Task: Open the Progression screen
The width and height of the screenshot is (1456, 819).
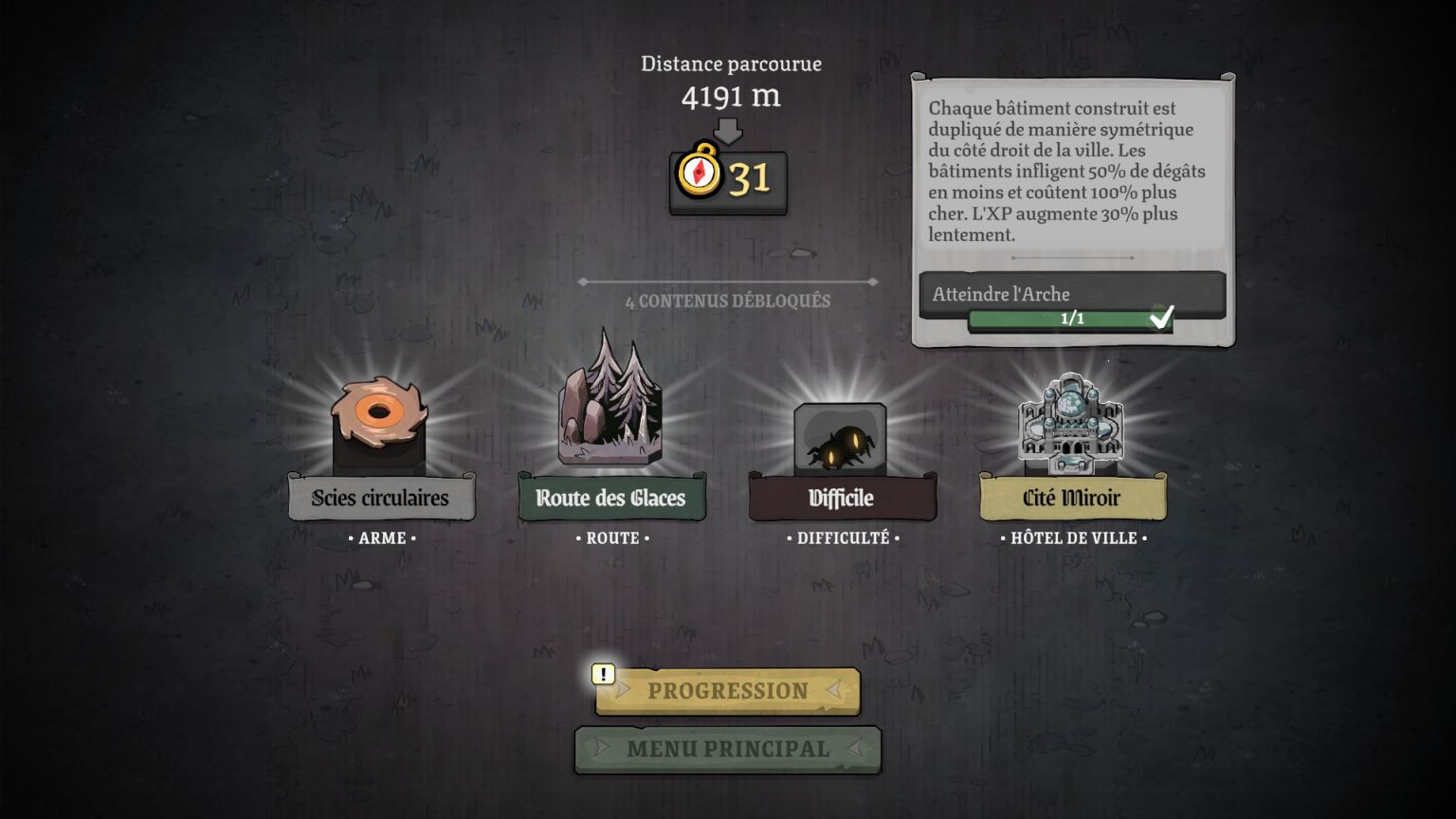Action: [x=727, y=691]
